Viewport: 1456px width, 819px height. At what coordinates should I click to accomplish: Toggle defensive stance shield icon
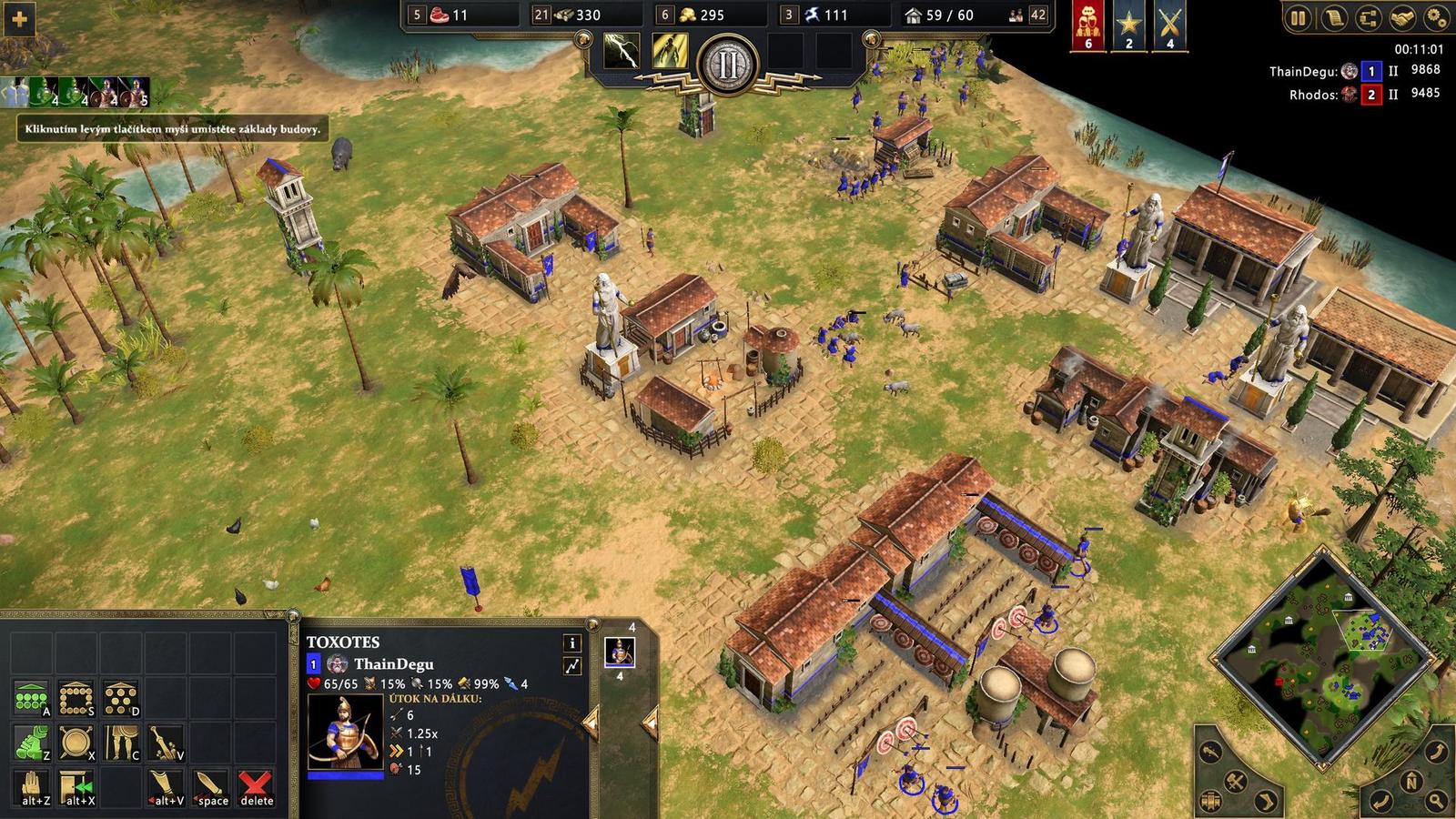coord(76,740)
